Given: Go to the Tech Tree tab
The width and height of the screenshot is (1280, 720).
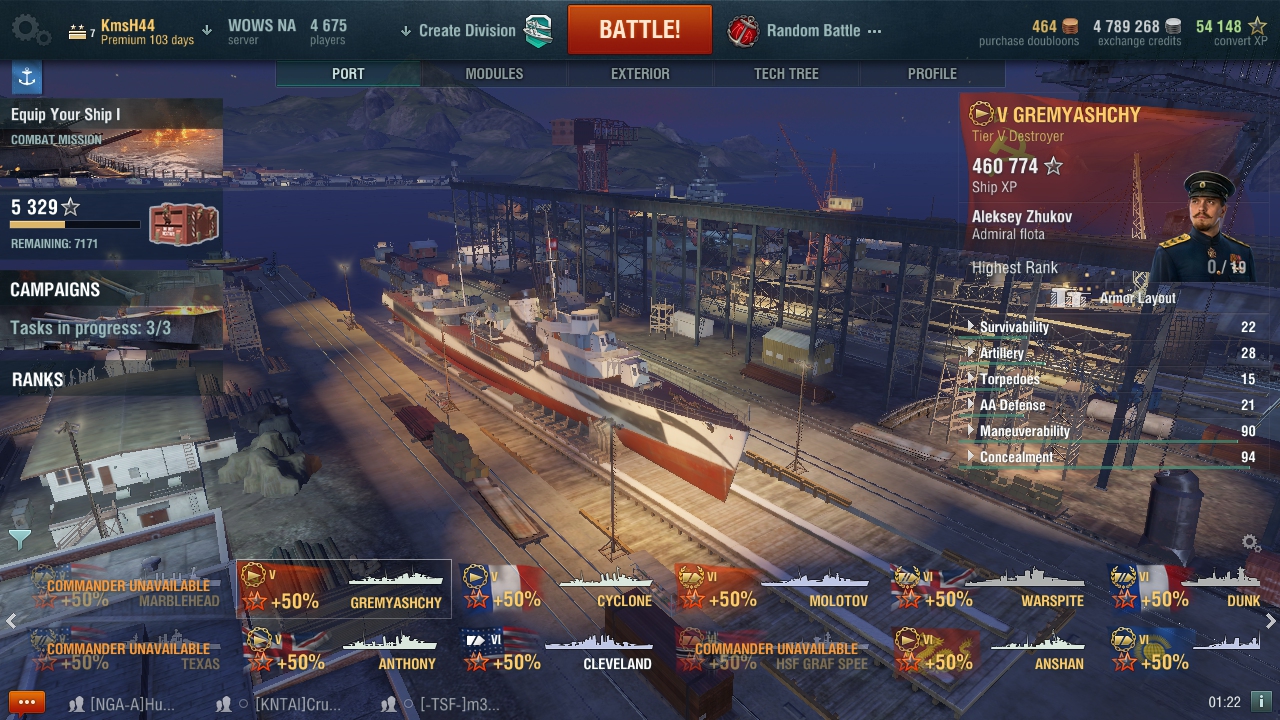Looking at the screenshot, I should coord(786,74).
